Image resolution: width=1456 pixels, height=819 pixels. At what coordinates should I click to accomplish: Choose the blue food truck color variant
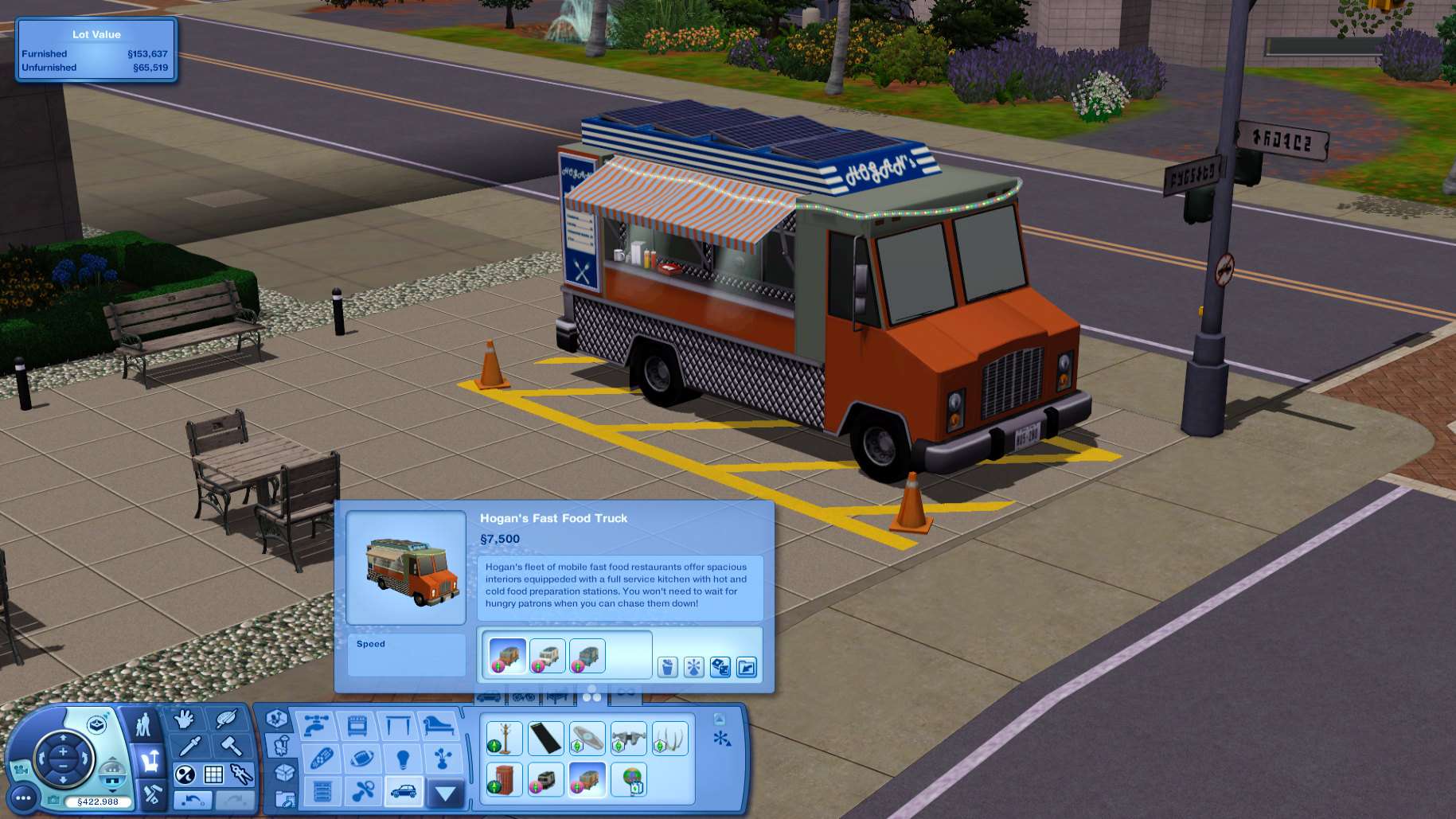587,657
